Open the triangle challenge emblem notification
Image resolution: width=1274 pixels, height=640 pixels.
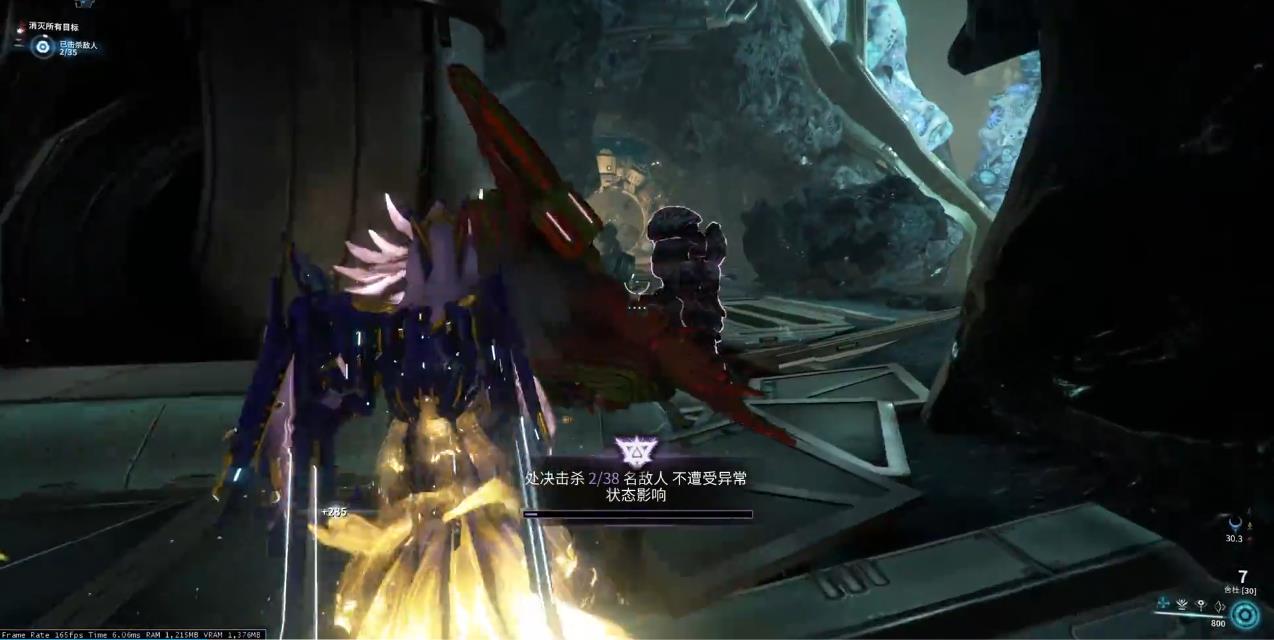pos(633,451)
